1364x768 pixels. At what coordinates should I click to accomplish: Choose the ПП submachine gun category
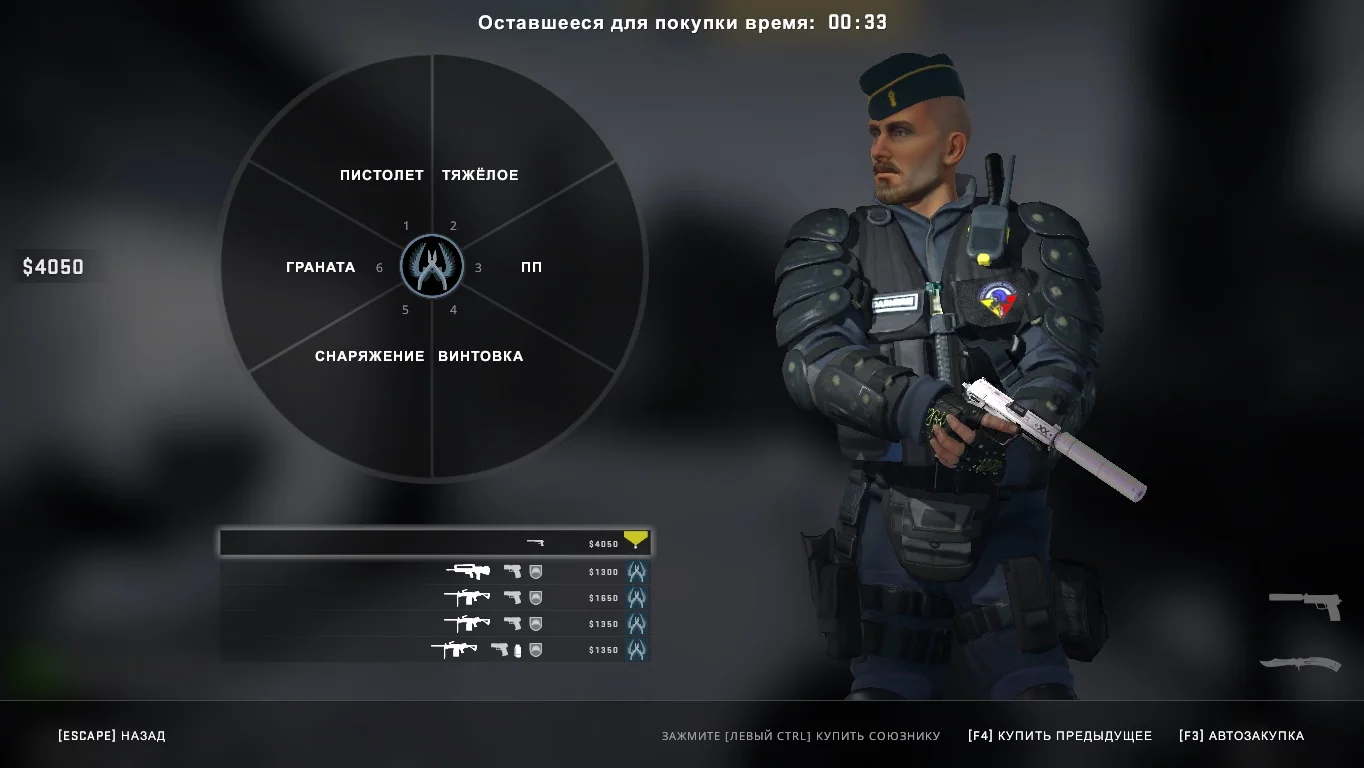point(532,267)
